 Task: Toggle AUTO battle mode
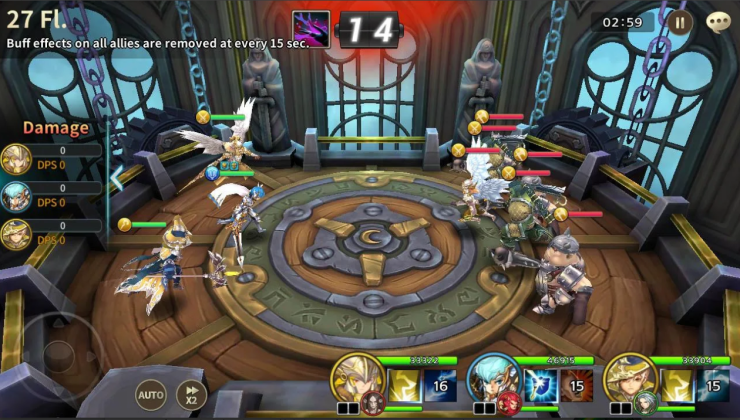click(150, 394)
